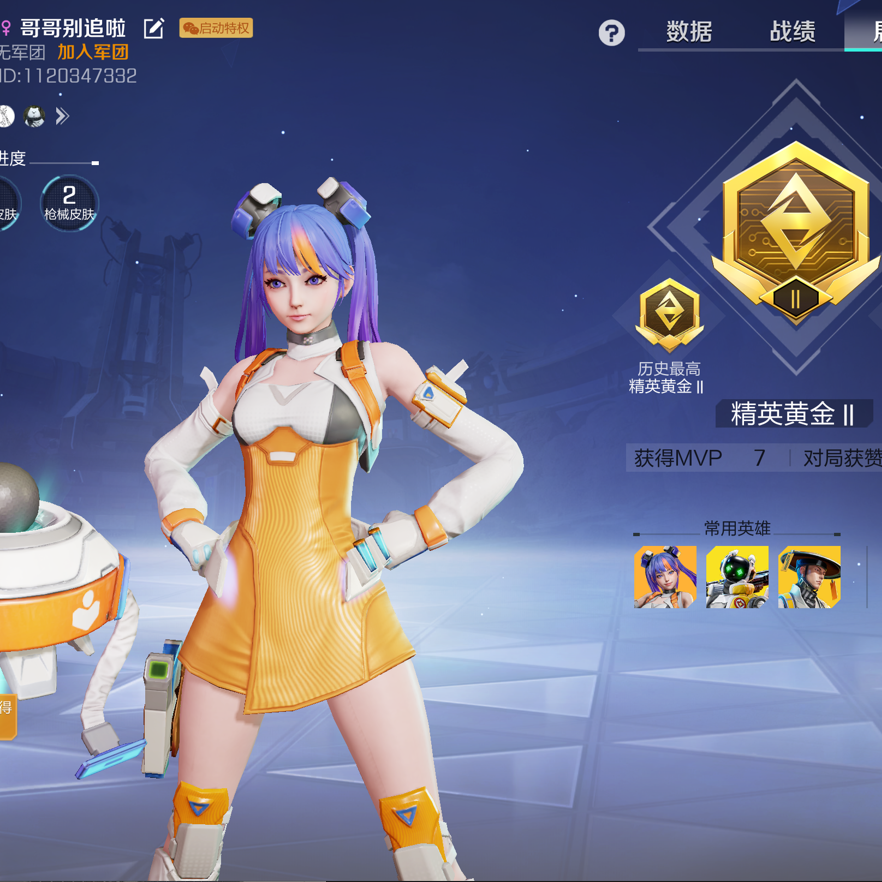
Task: Select the 历史最高 highest rank badge
Action: coord(669,315)
